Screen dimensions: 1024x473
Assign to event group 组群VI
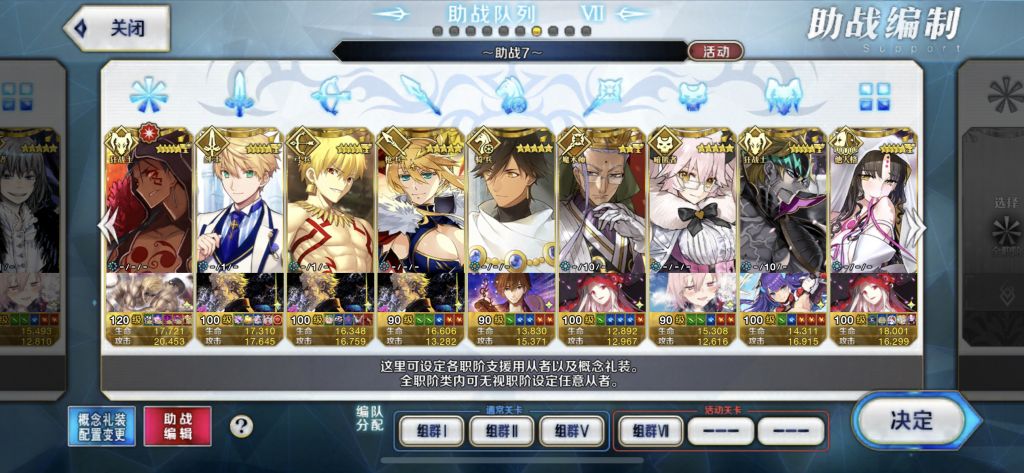(x=650, y=431)
